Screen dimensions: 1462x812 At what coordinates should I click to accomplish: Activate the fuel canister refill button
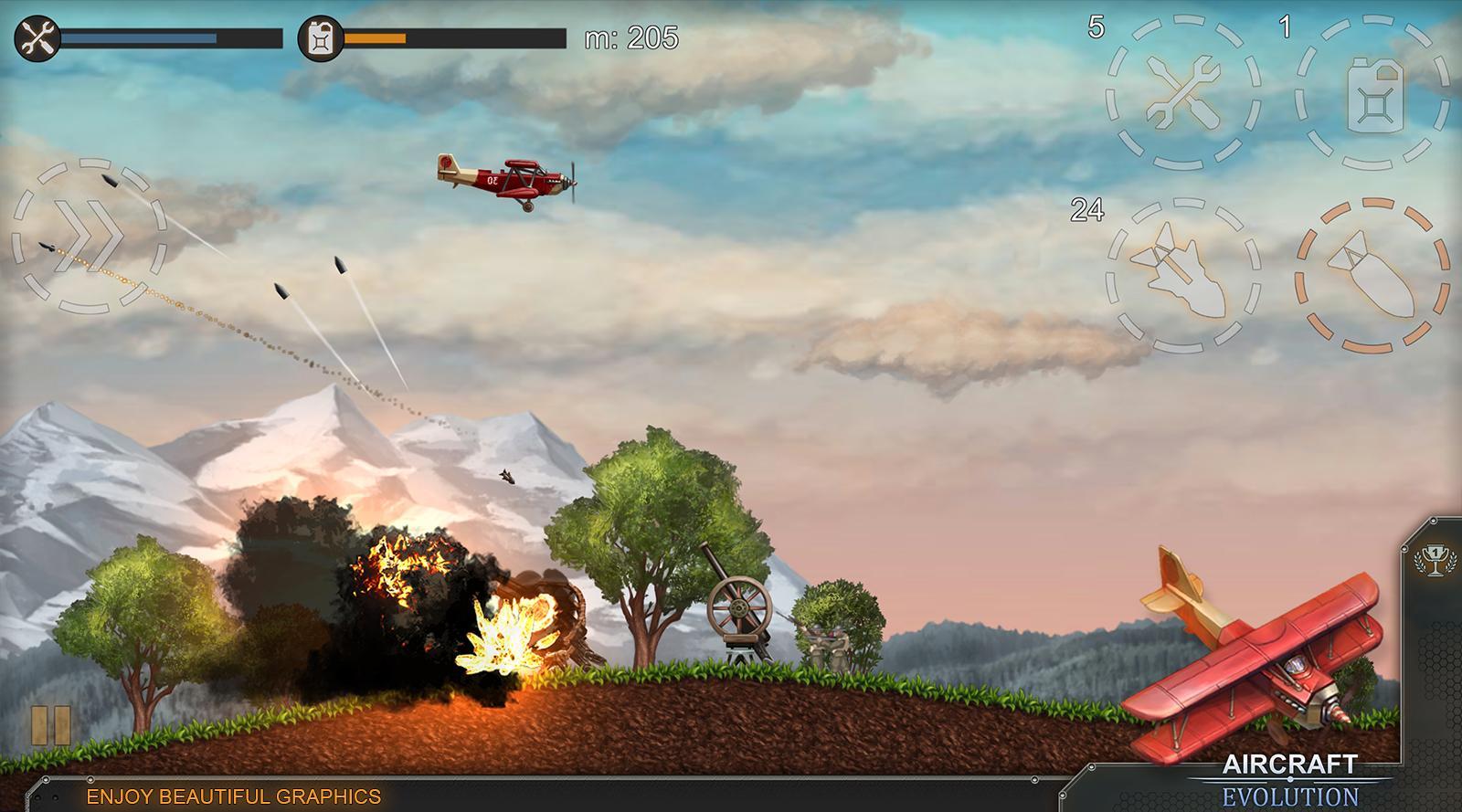[1372, 93]
